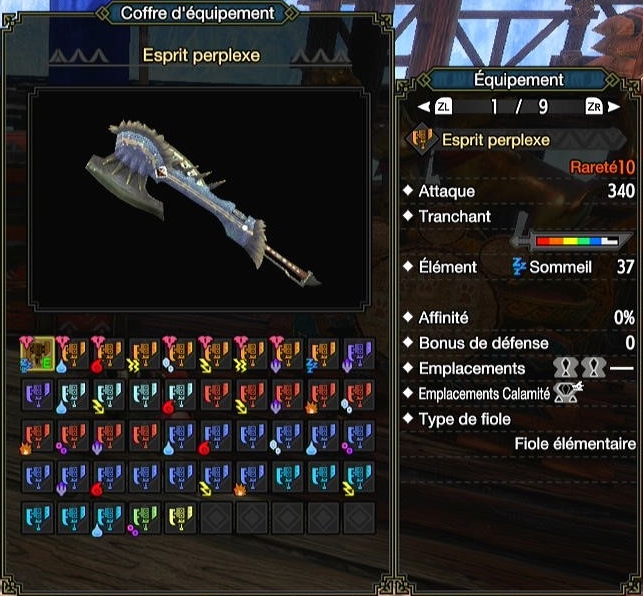Go to next equipment page arrow

click(x=615, y=106)
